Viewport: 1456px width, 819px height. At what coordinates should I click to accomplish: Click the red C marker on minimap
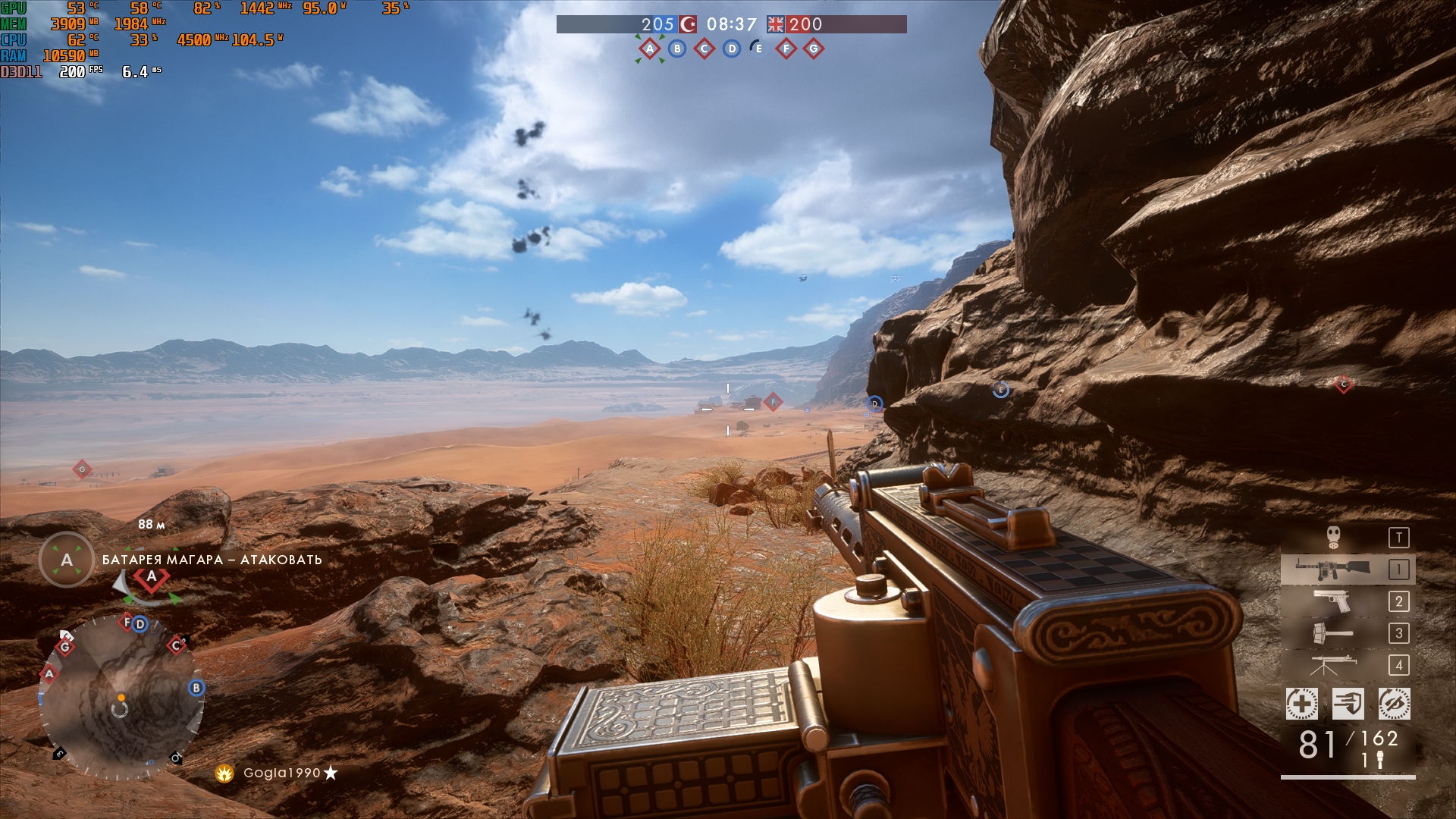[176, 645]
